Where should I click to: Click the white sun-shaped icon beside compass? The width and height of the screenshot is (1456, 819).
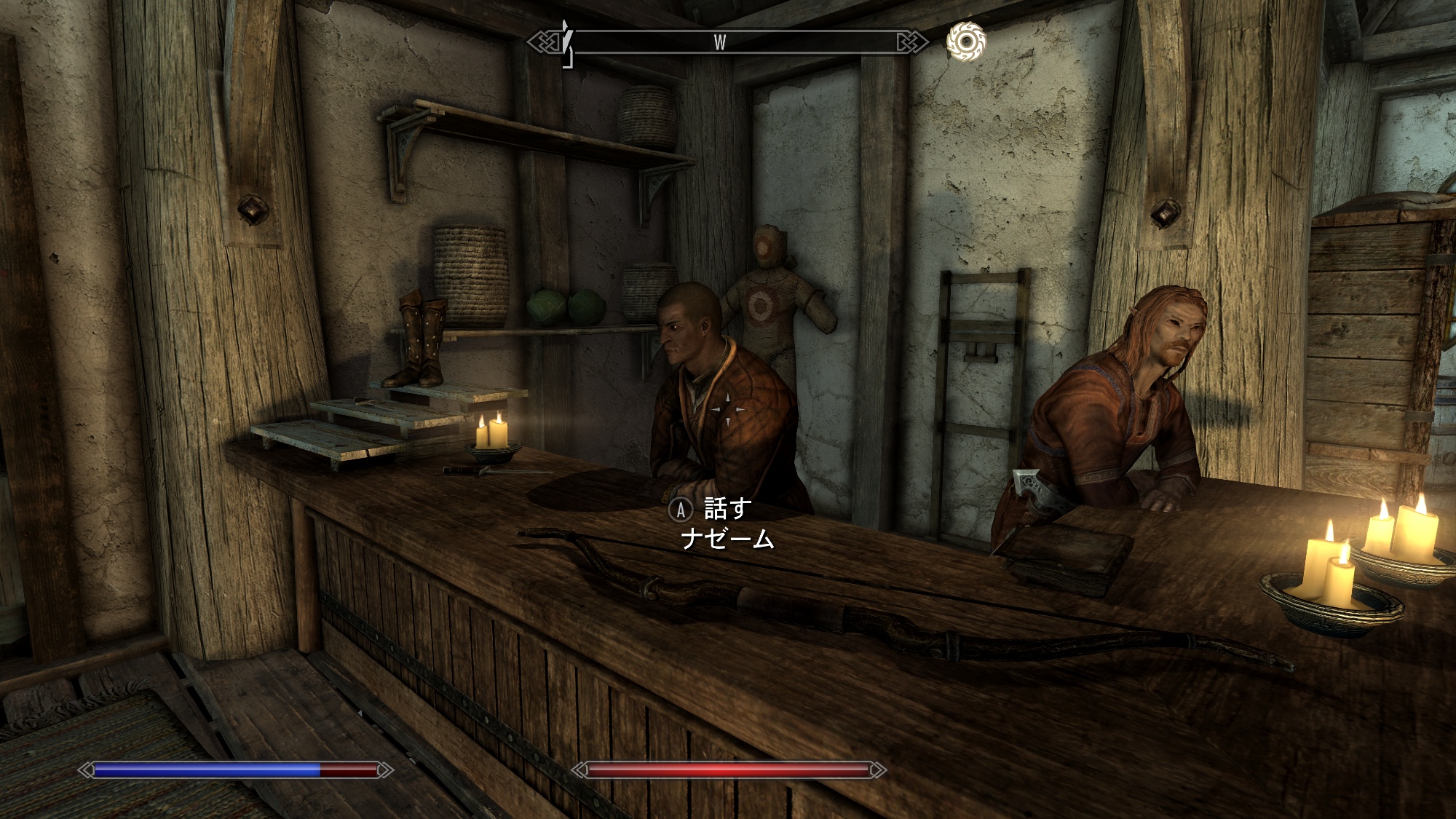965,41
